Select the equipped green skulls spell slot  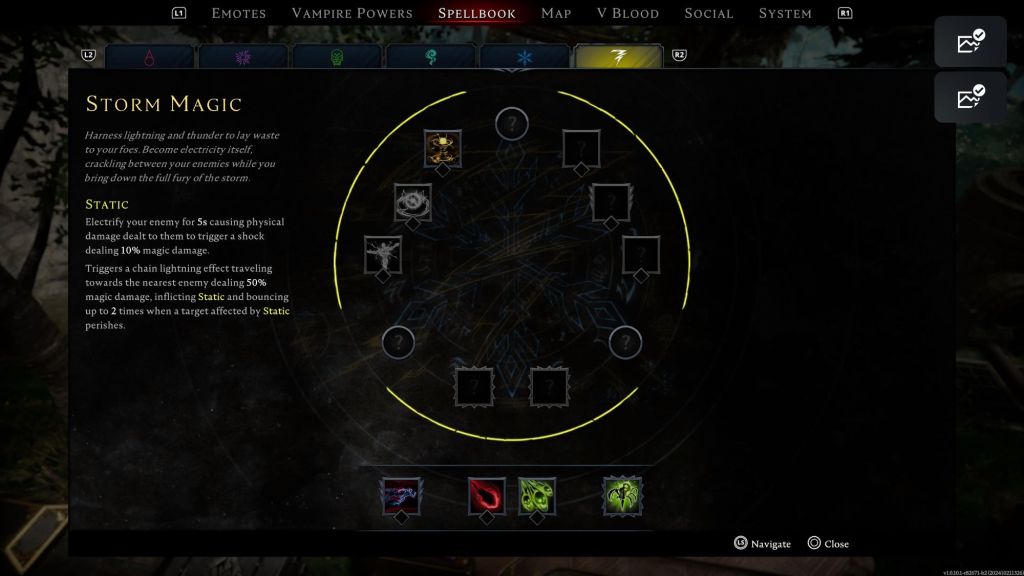(x=537, y=496)
